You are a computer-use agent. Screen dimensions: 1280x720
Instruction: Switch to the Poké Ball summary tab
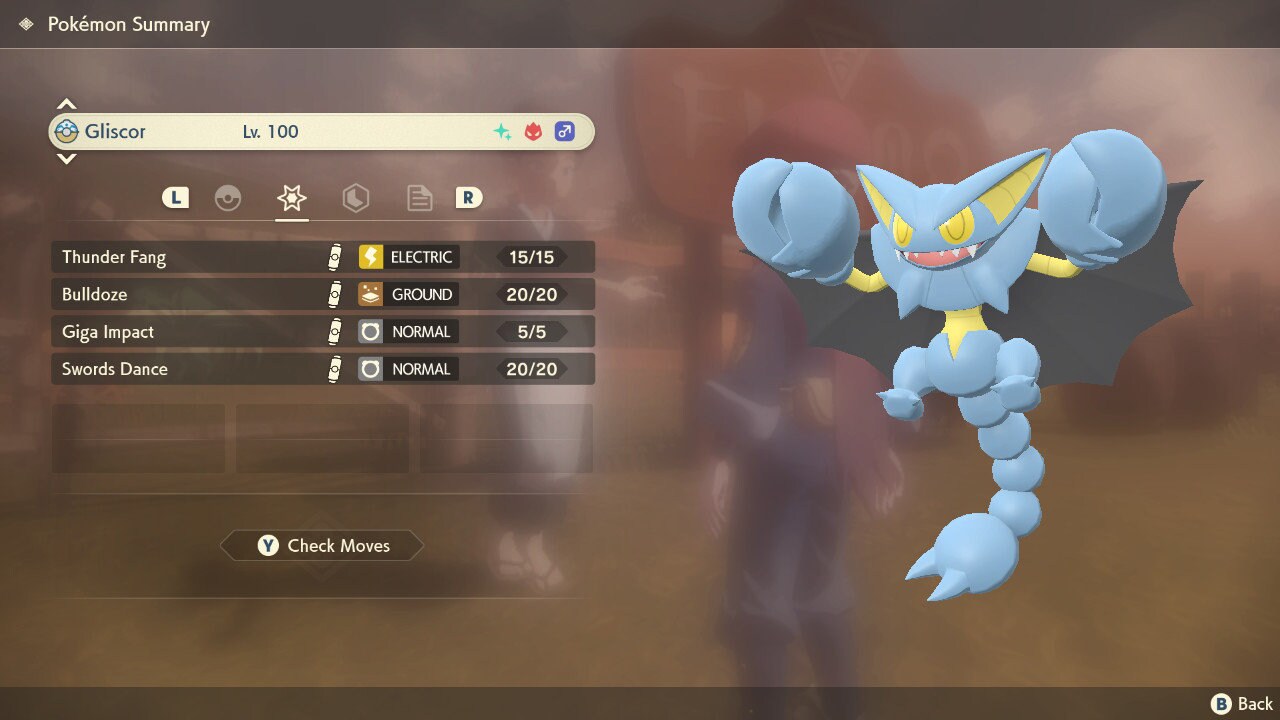pyautogui.click(x=228, y=197)
